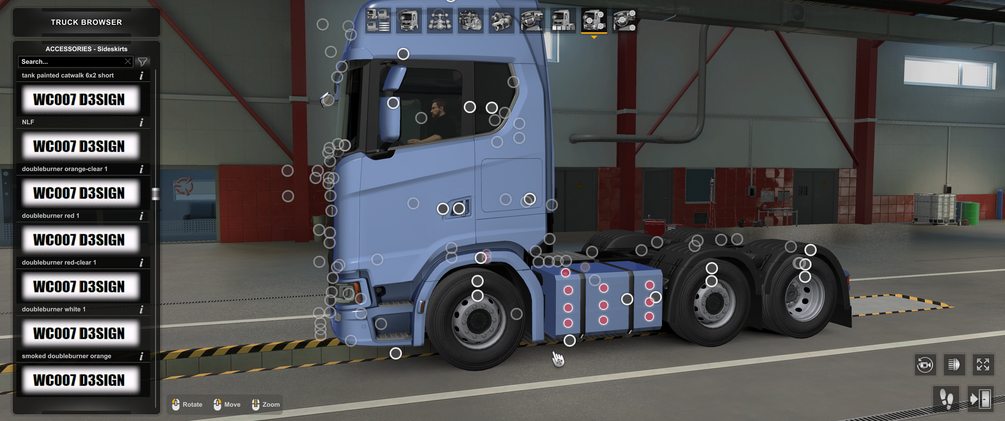
Task: Show info for doubleburner red 1
Action: (x=142, y=216)
